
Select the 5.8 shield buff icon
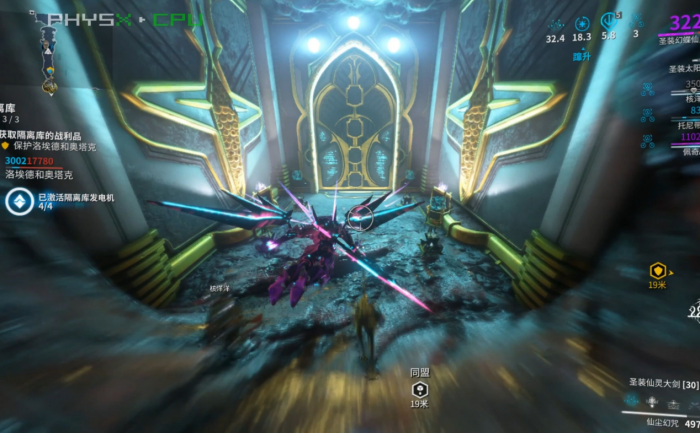609,21
